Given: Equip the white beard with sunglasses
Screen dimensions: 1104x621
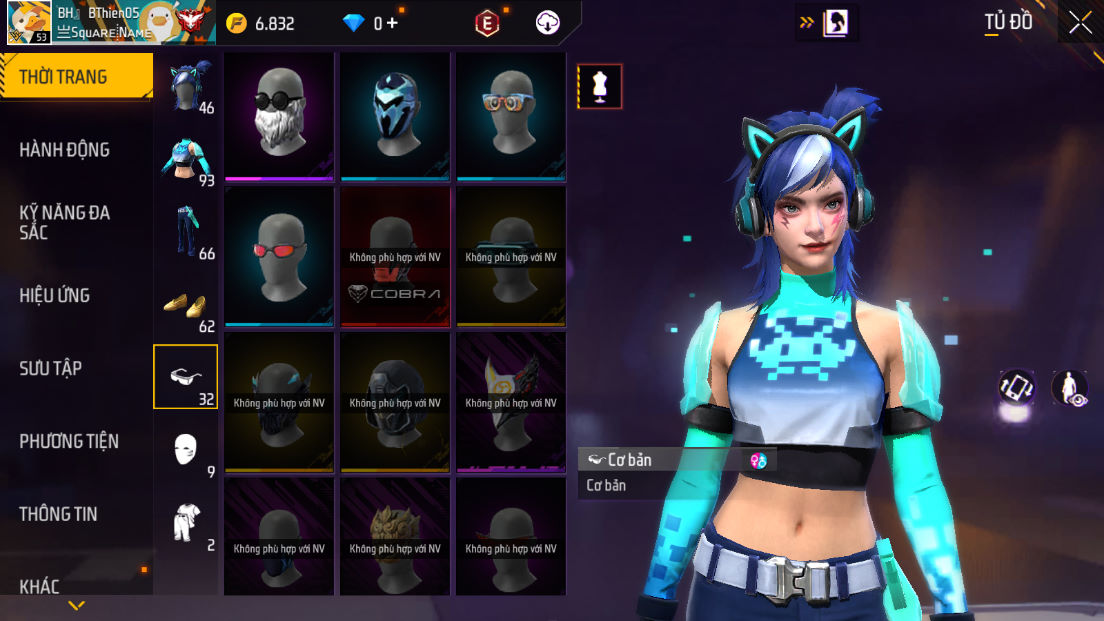Looking at the screenshot, I should (x=279, y=115).
